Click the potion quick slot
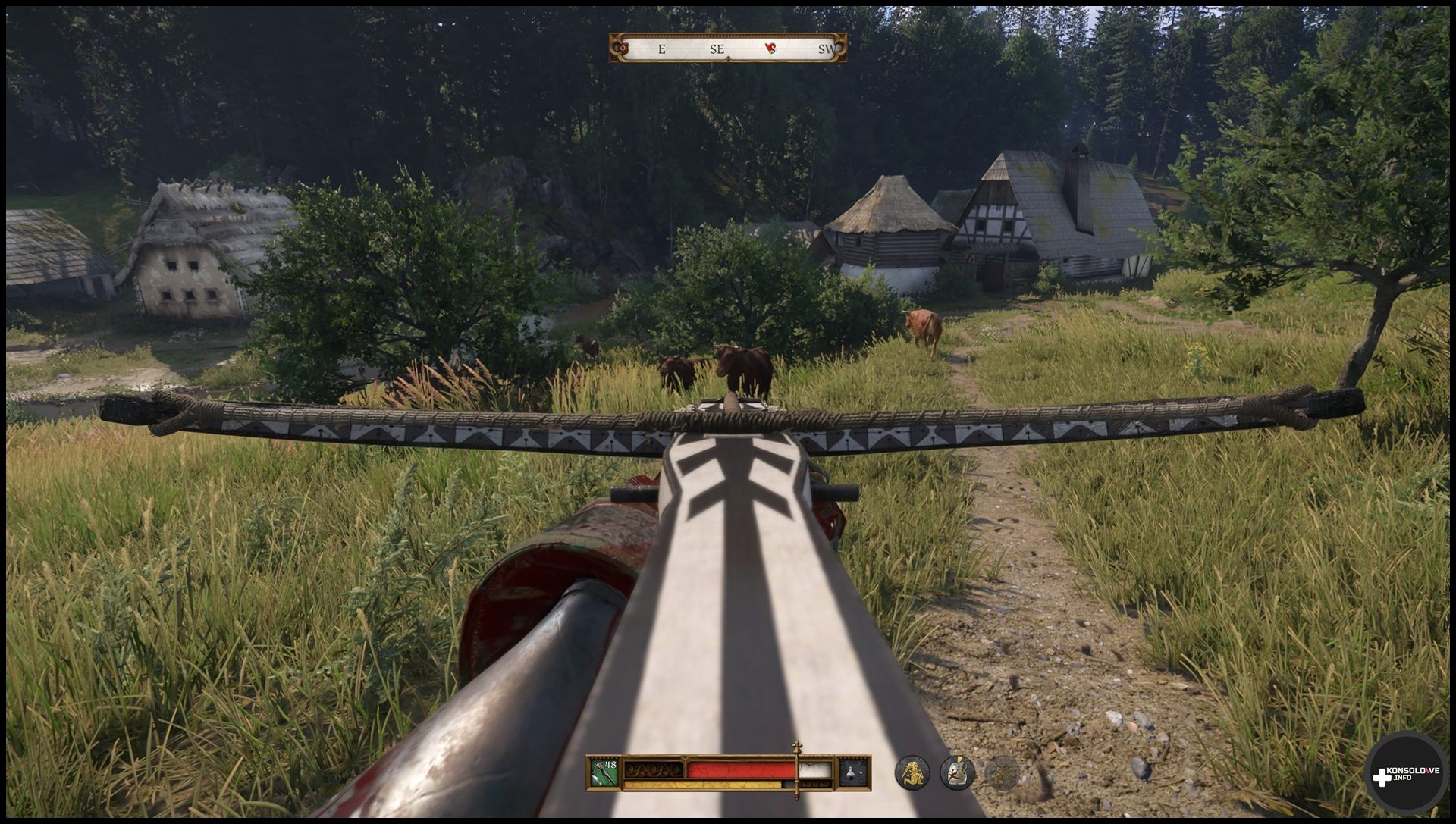Screen dimensions: 1456x824 854,772
